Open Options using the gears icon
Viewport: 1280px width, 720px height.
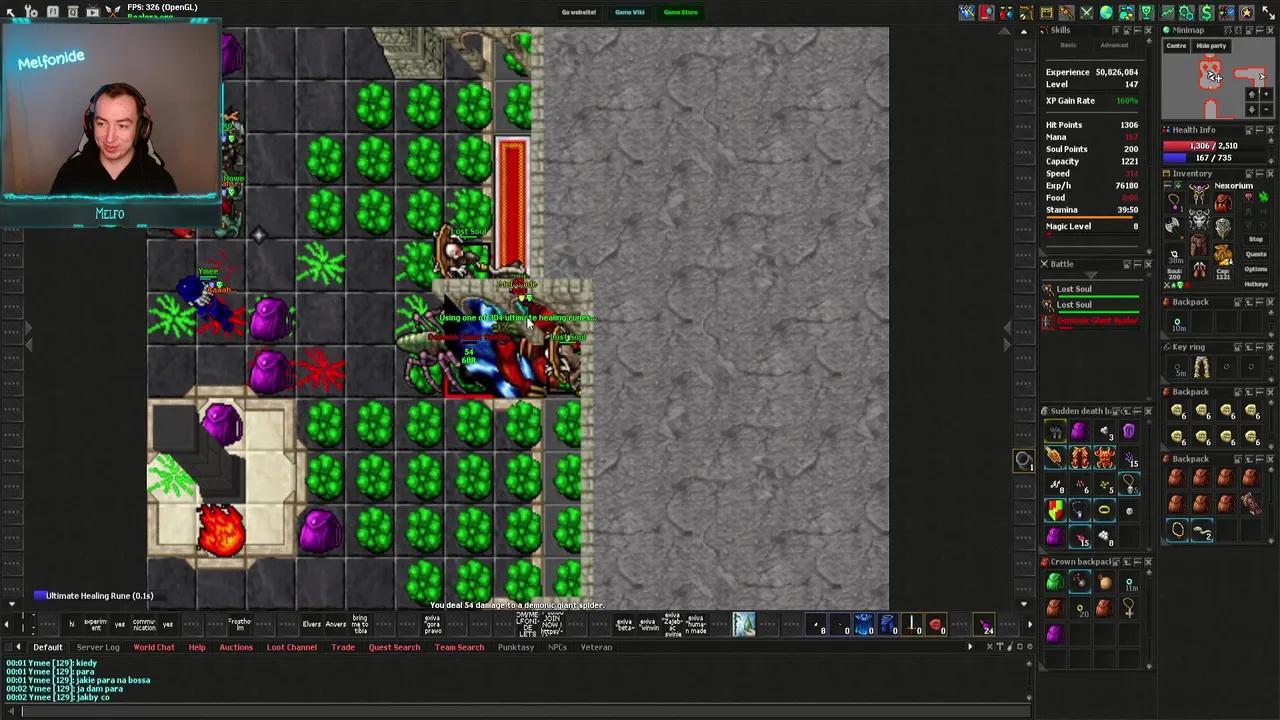point(1186,12)
